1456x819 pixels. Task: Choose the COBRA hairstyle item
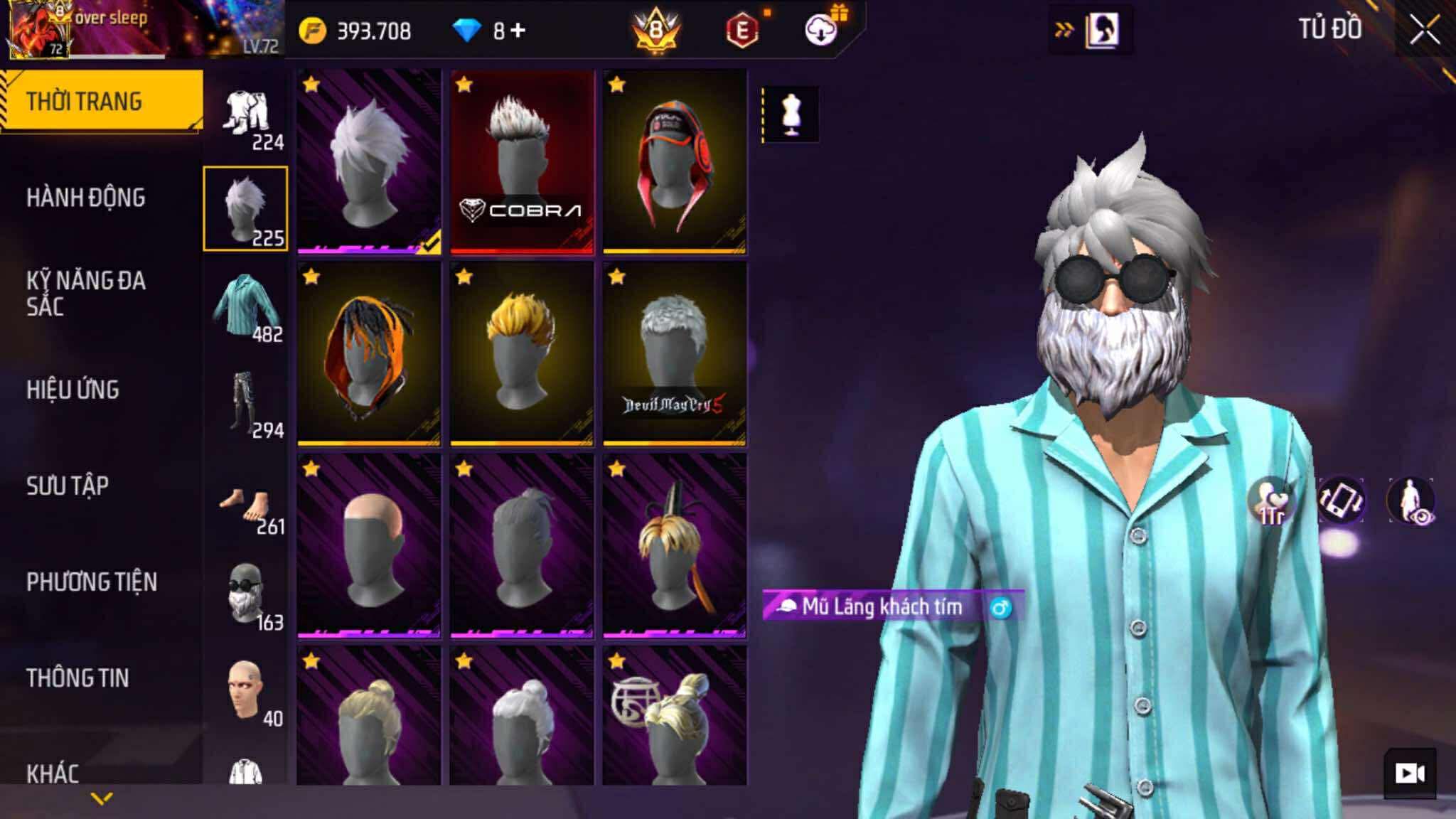522,161
